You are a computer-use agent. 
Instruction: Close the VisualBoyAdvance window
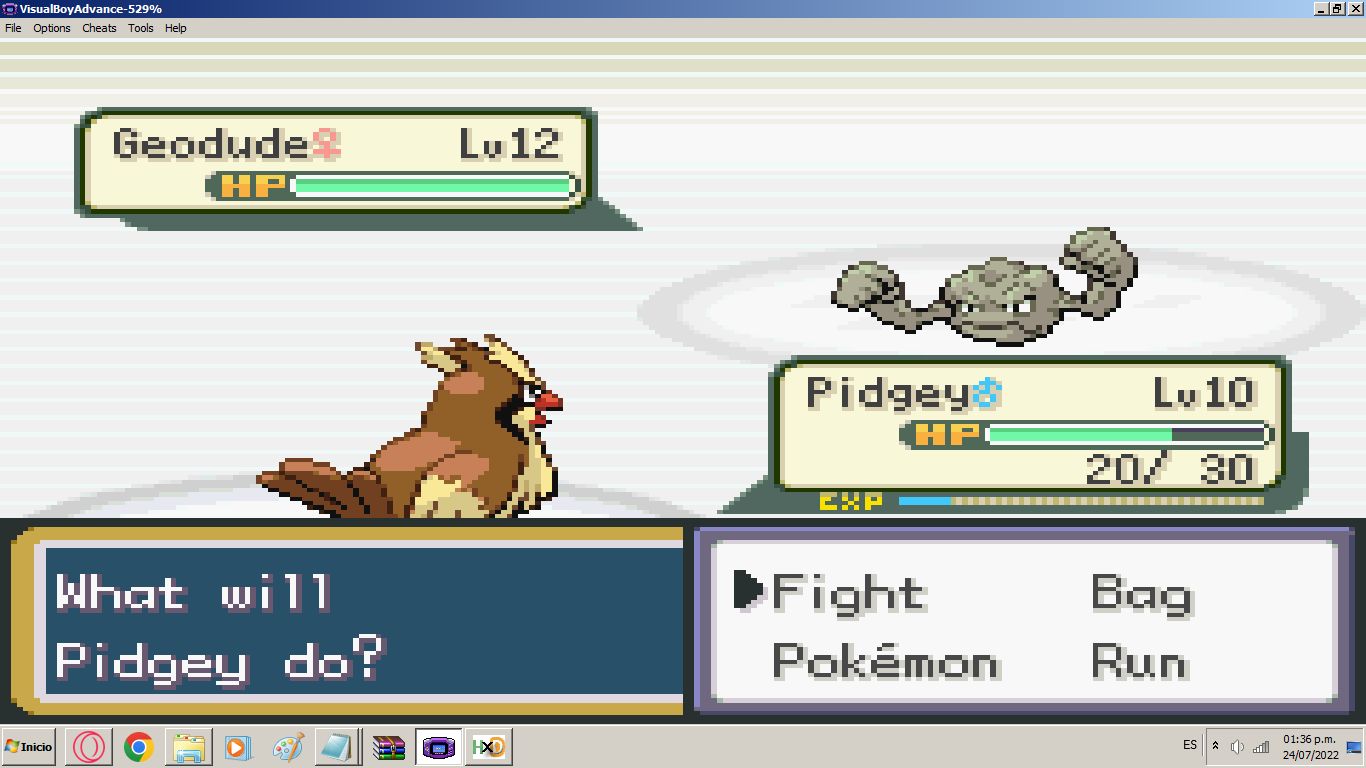coord(1355,8)
